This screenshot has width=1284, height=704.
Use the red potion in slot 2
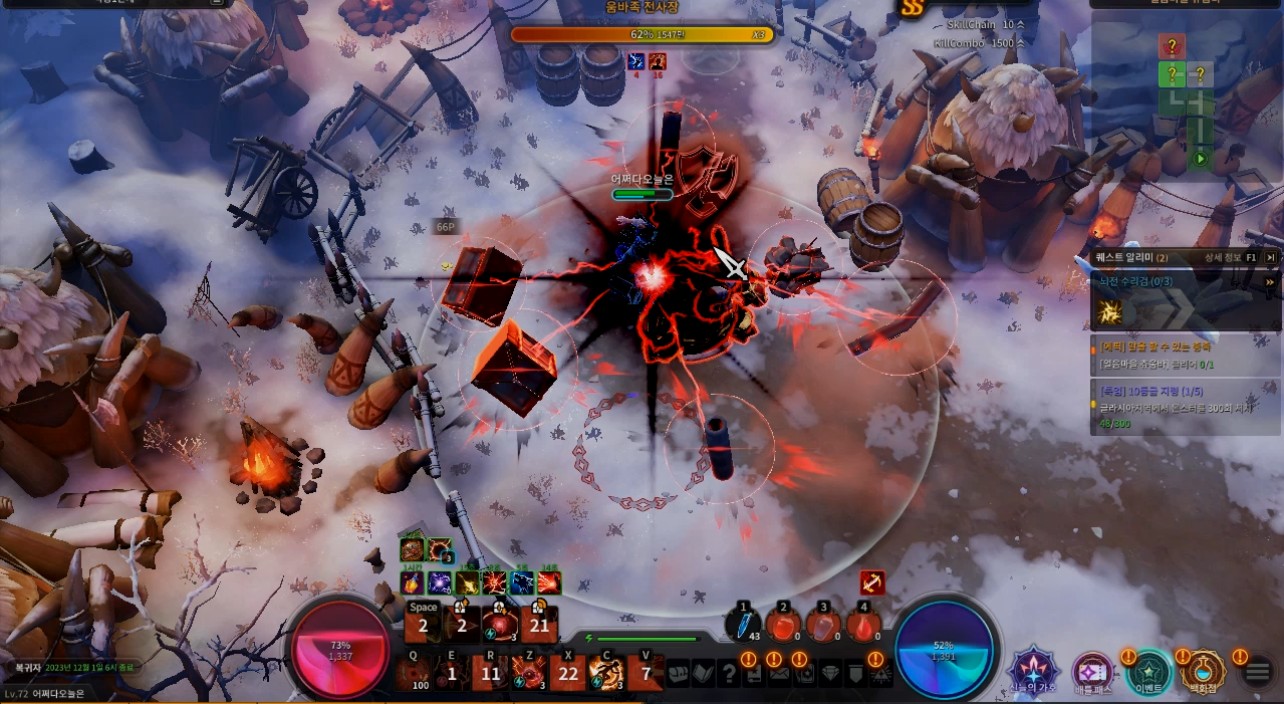783,626
